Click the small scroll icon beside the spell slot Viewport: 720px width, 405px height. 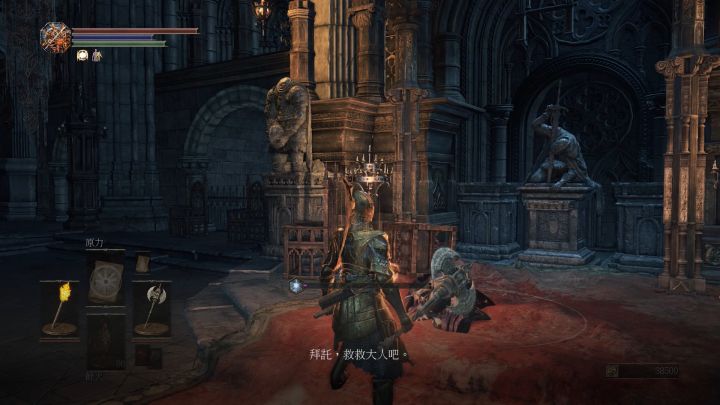tap(142, 262)
